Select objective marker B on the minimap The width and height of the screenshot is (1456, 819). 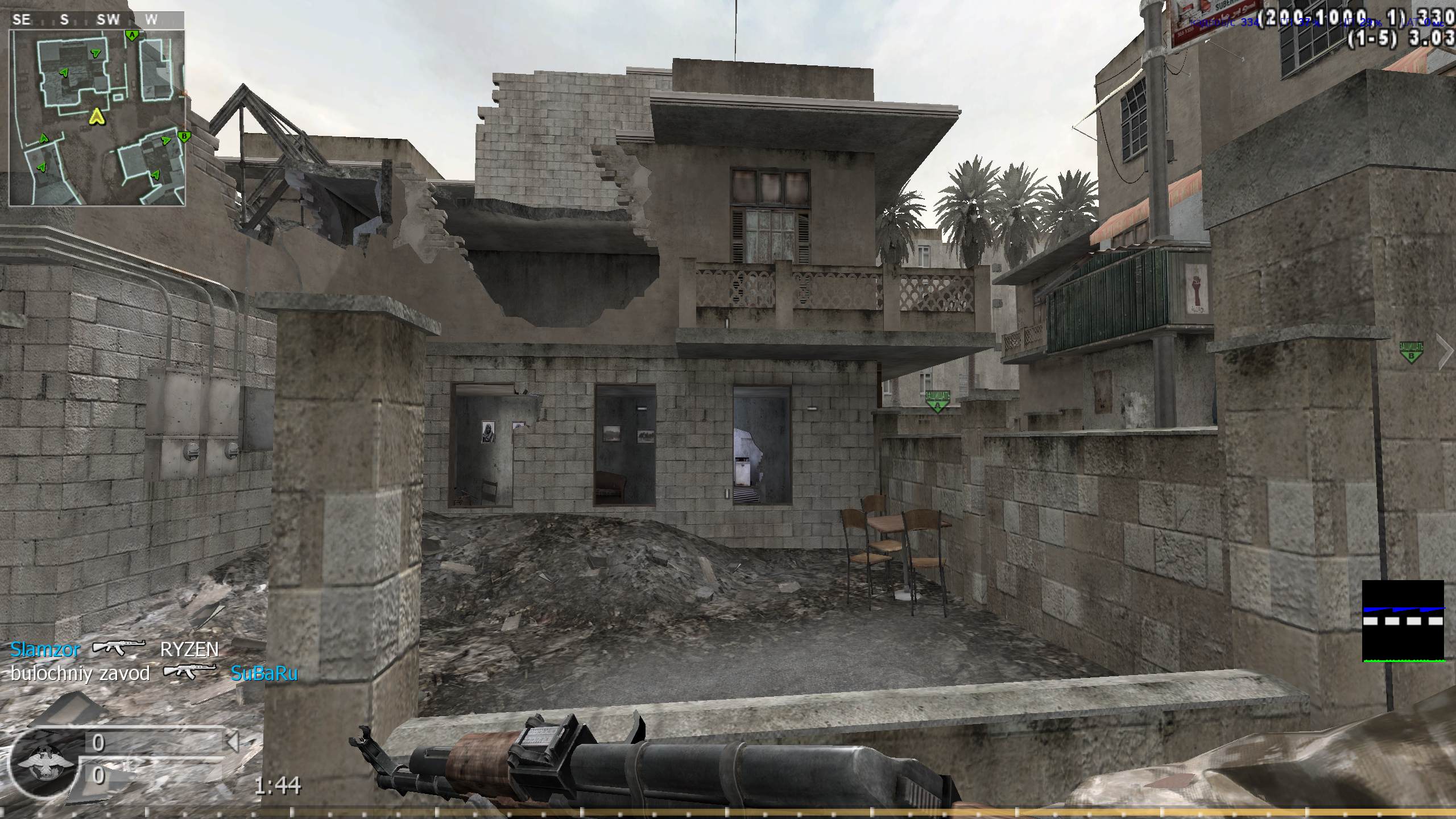coord(184,136)
